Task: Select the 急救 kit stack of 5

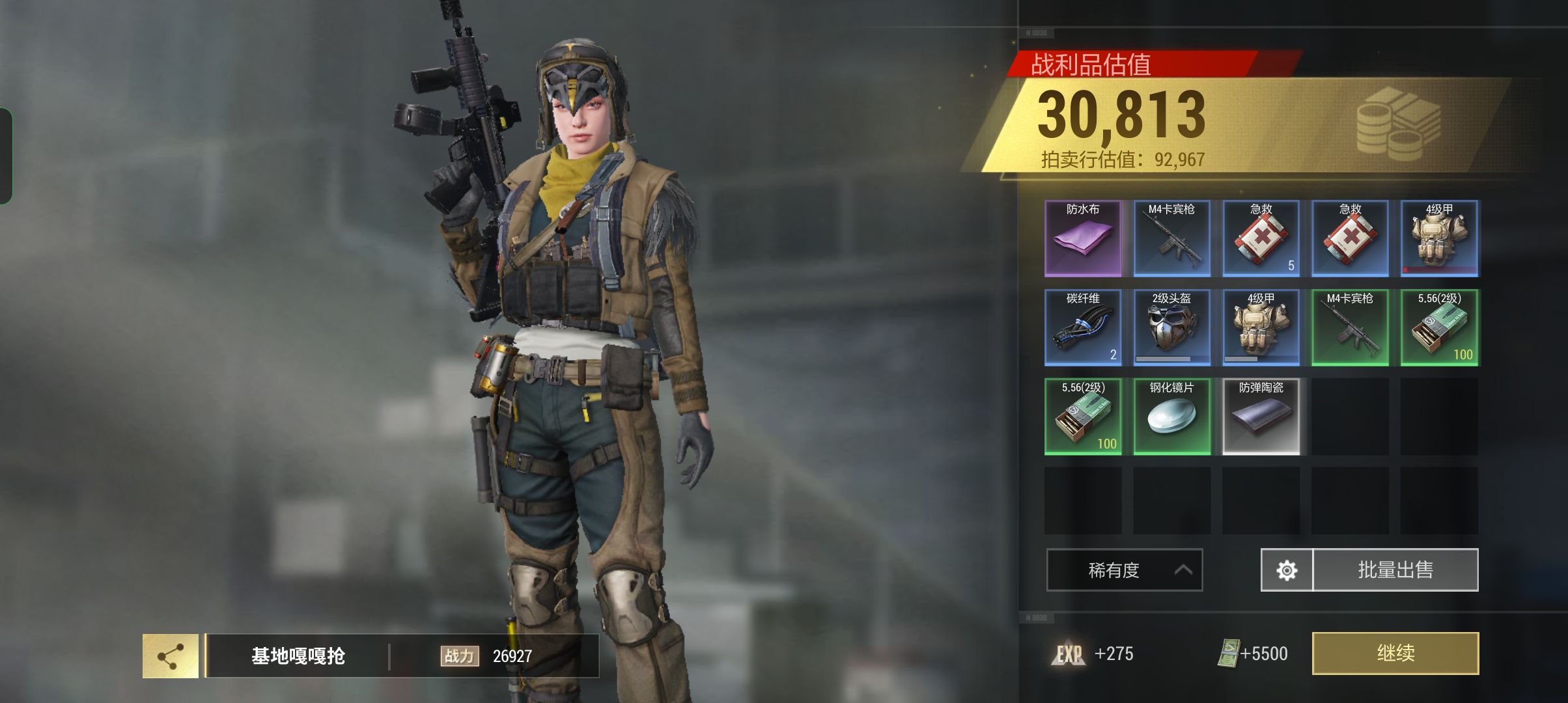Action: 1261,238
